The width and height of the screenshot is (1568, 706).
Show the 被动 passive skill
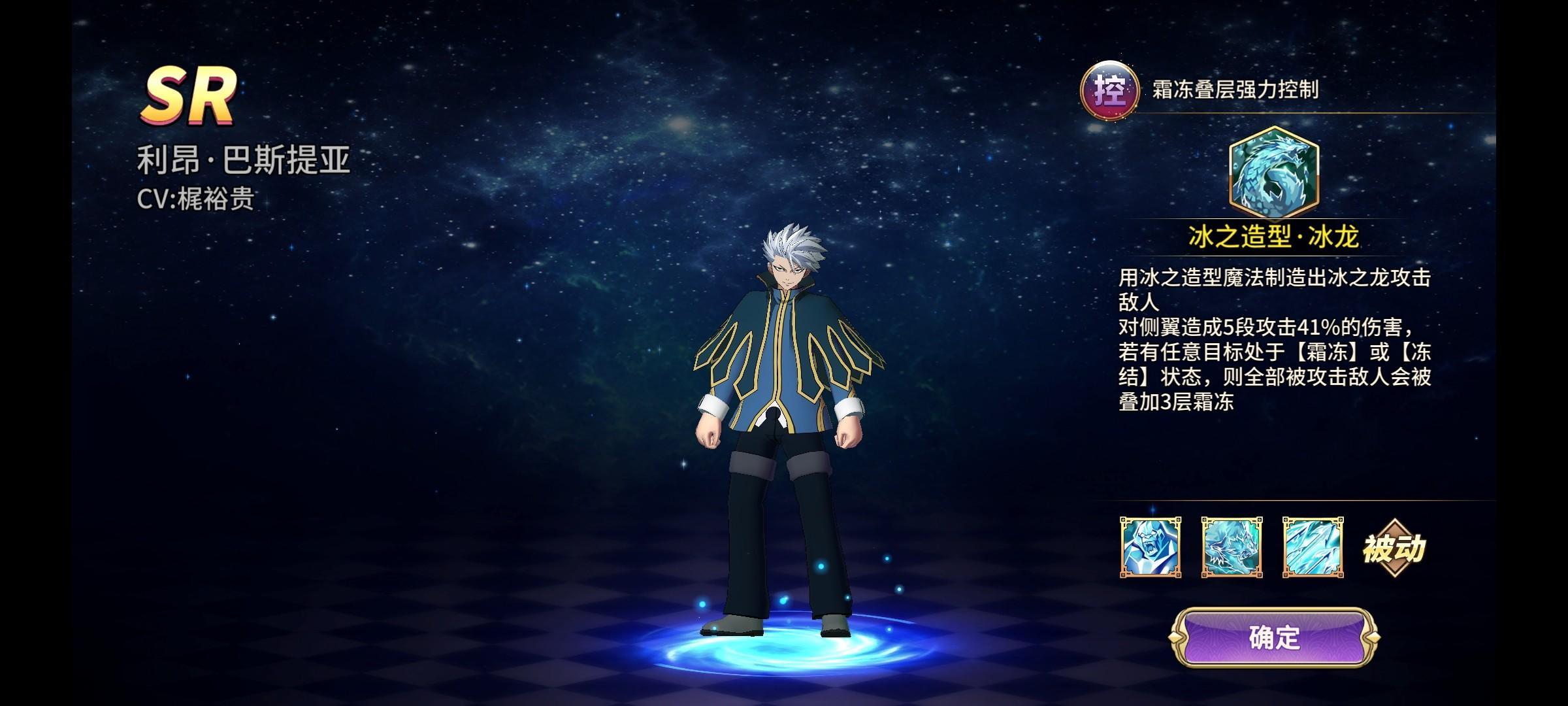pyautogui.click(x=1394, y=548)
